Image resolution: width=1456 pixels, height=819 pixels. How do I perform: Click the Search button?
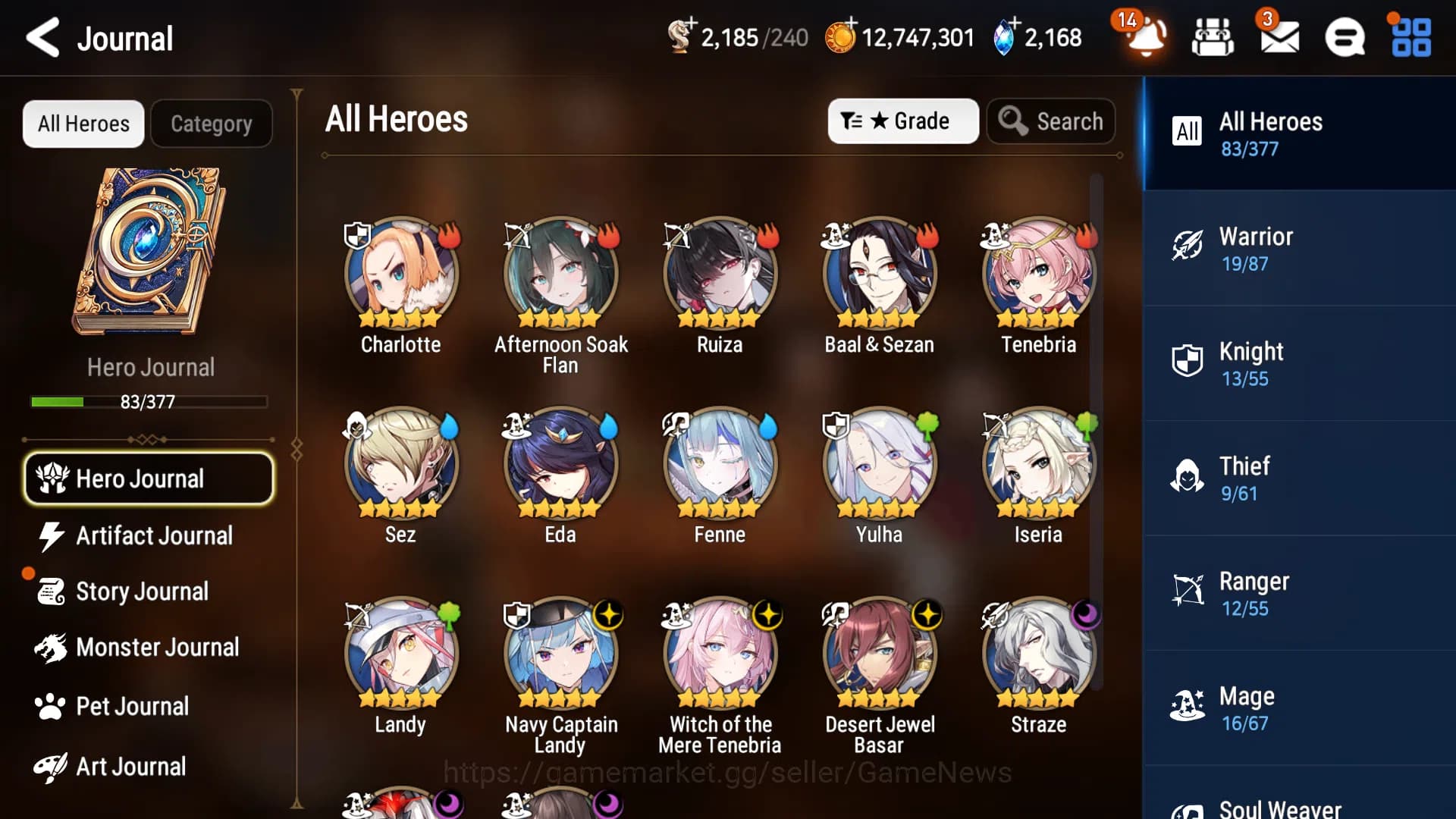(1051, 121)
